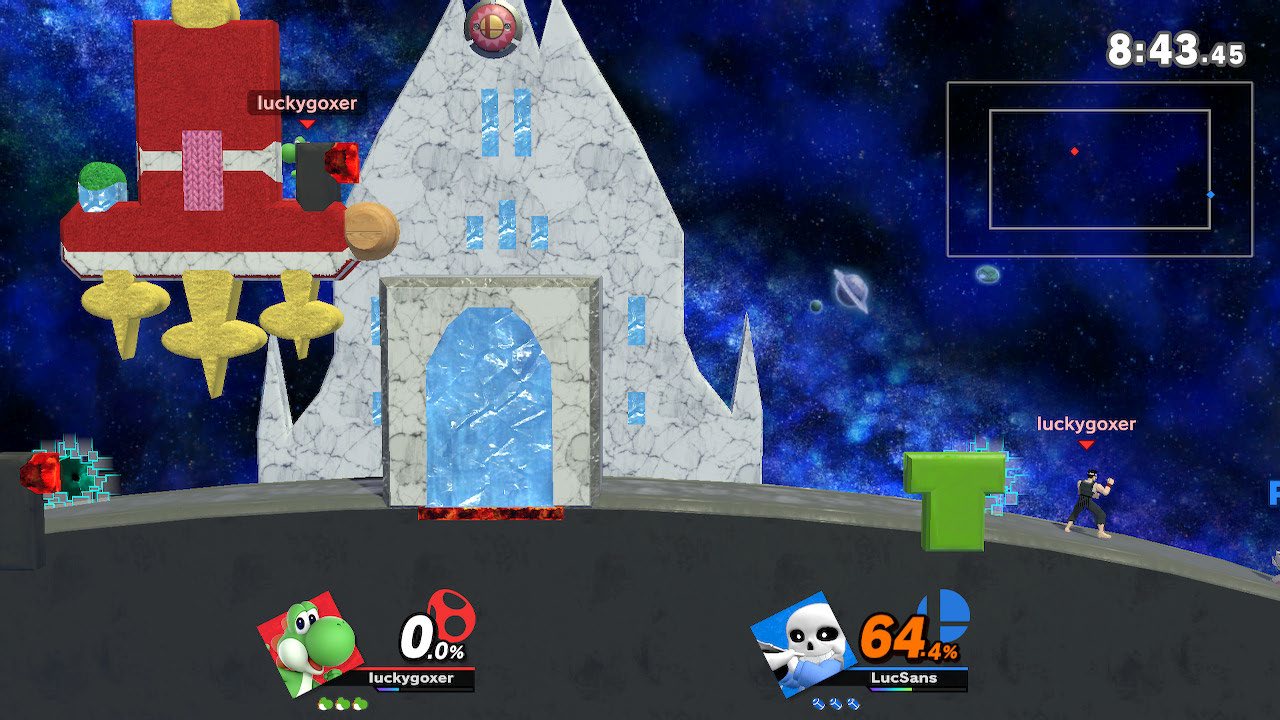Click the first Yoshi egg stock icon
The height and width of the screenshot is (720, 1280).
323,703
